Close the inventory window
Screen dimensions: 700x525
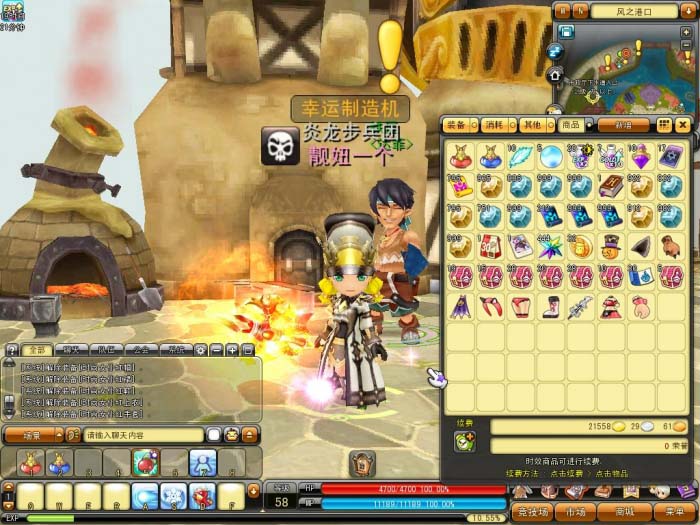(683, 125)
